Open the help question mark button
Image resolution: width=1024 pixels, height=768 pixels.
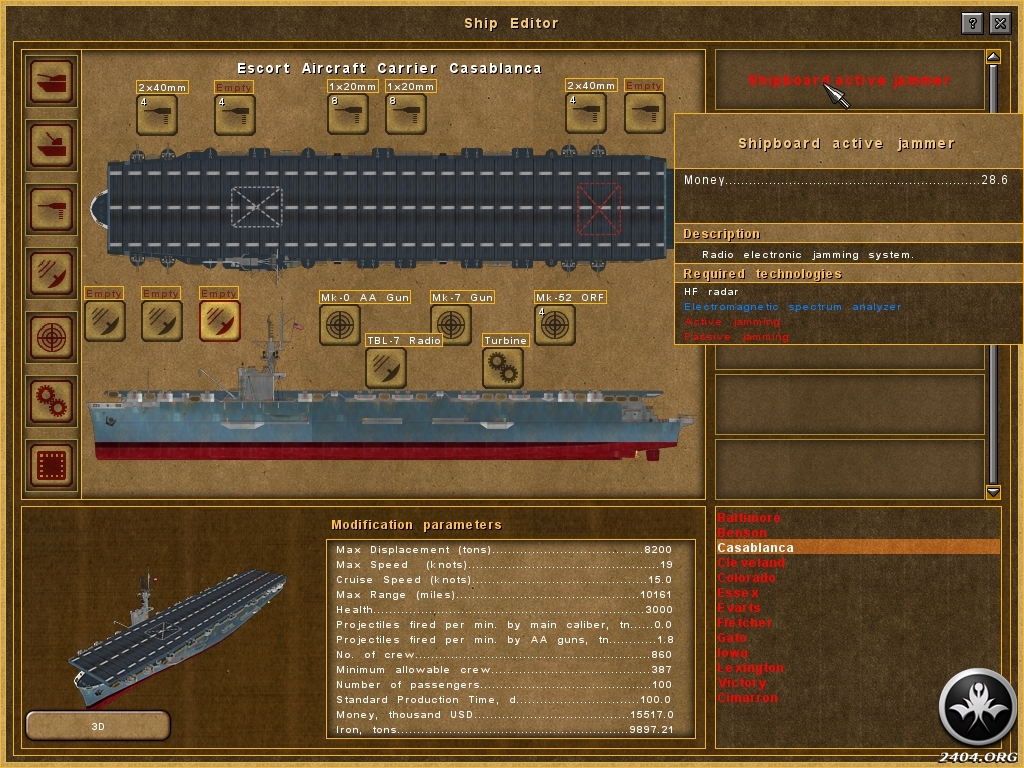[972, 23]
